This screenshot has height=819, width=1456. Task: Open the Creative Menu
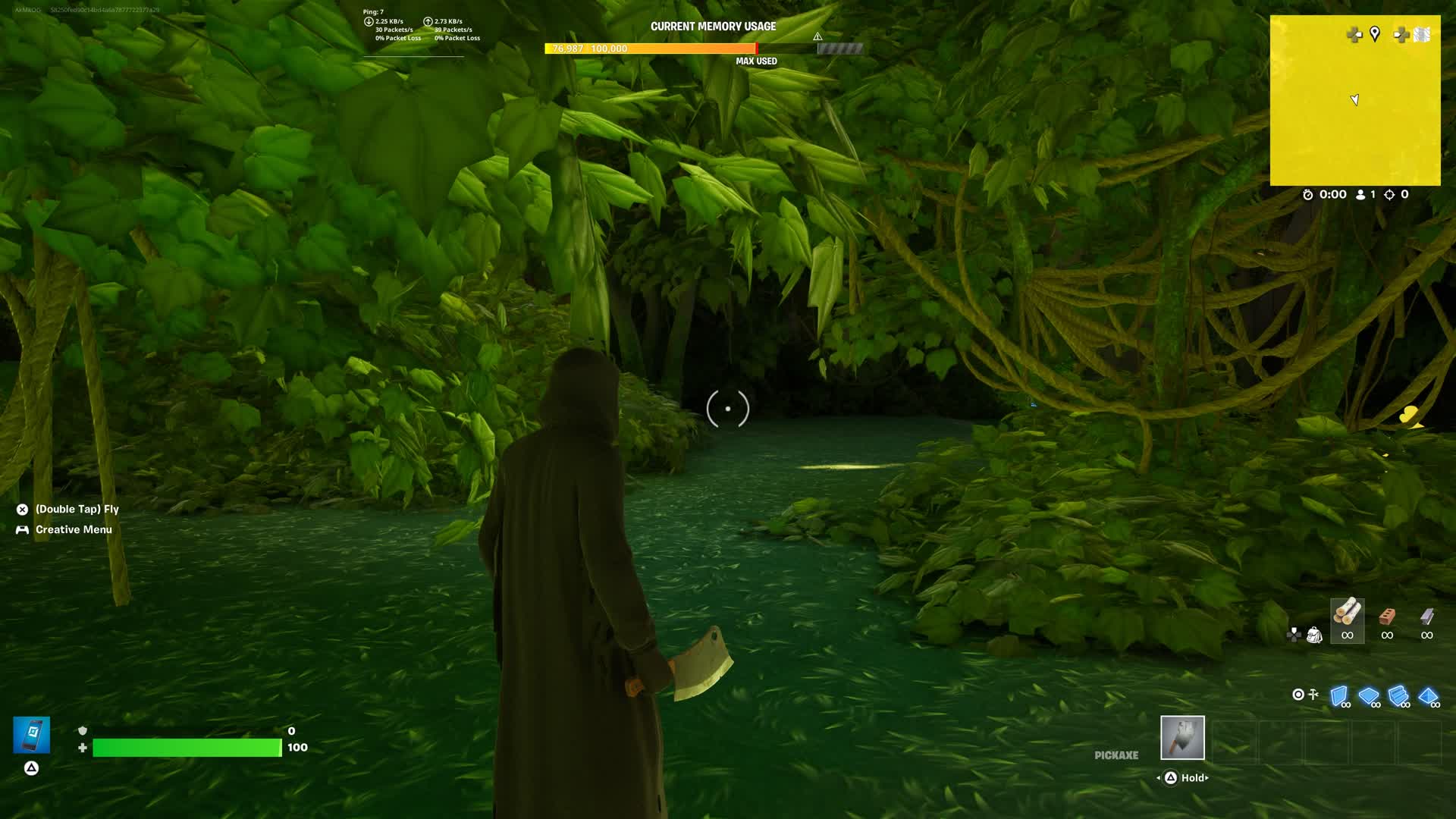pyautogui.click(x=73, y=529)
